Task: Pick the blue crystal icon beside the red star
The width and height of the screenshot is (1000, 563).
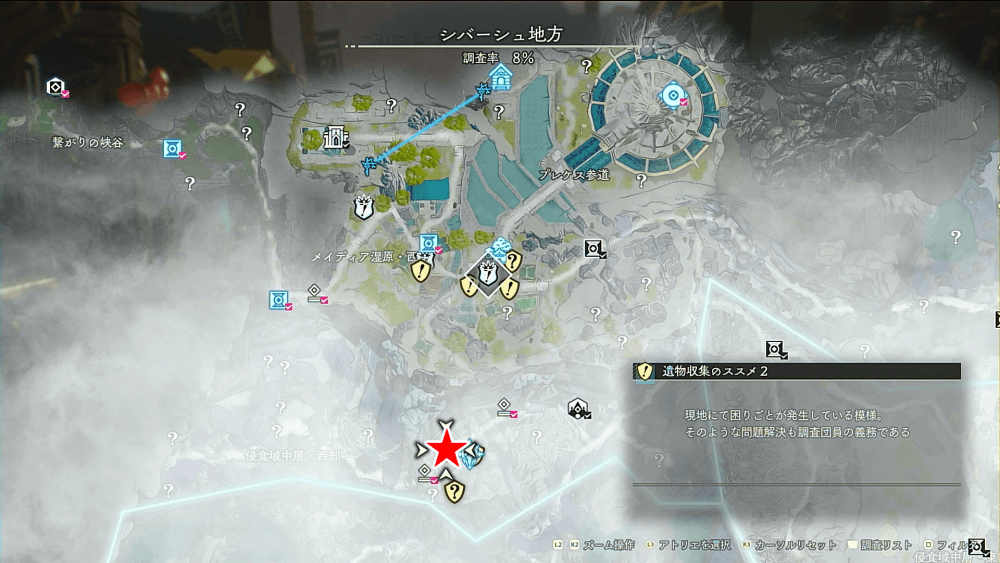Action: click(474, 453)
